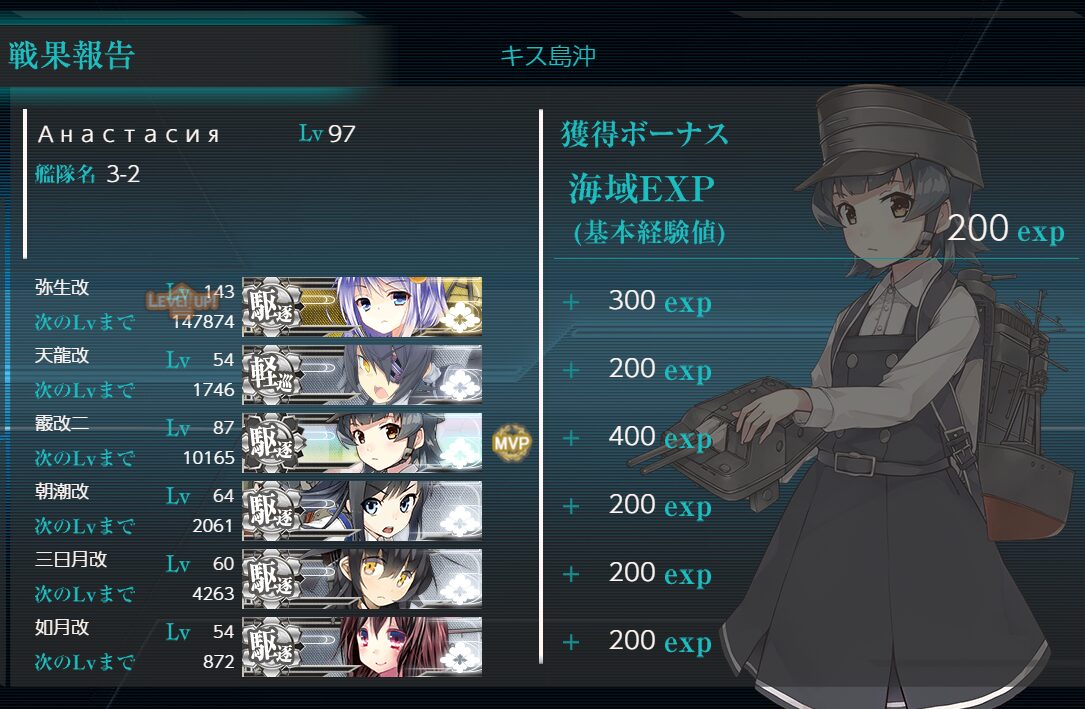Select the 天龍改 ship banner
The image size is (1085, 709).
tap(362, 374)
